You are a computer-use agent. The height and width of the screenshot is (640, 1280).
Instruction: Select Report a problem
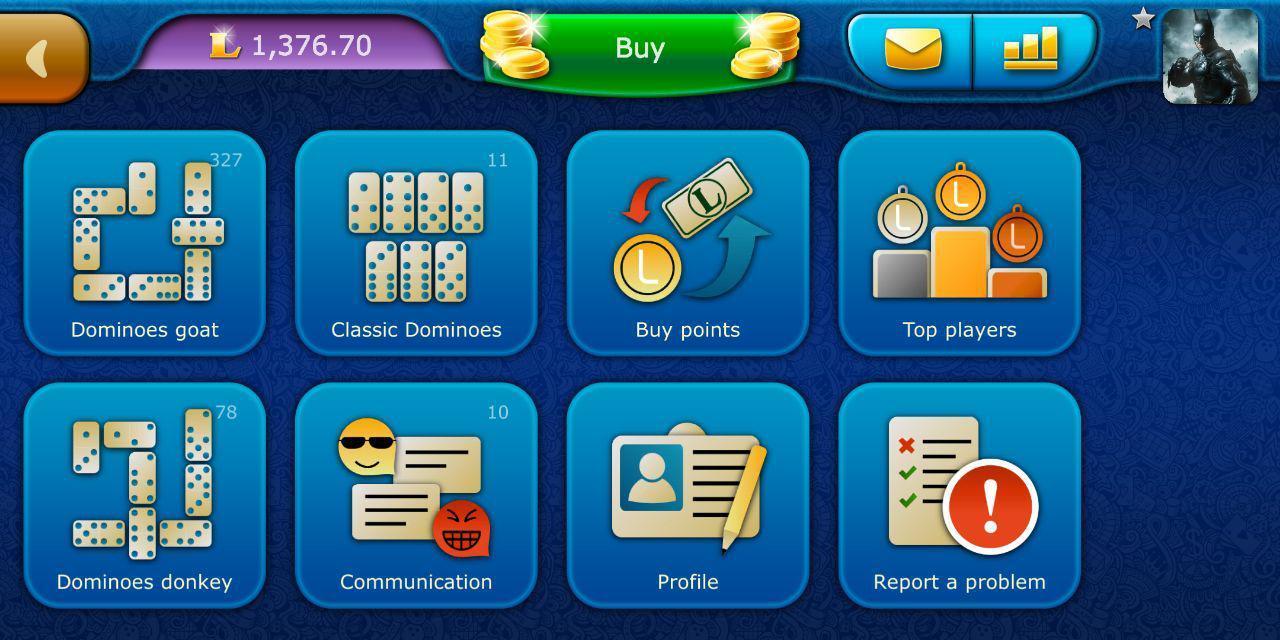pos(959,495)
